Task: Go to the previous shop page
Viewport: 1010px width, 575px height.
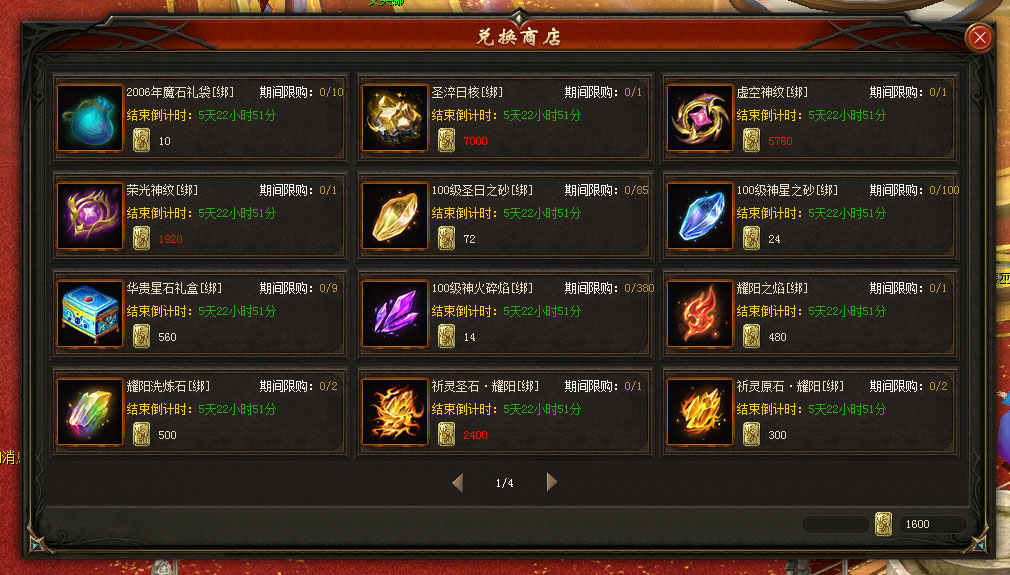Action: 457,483
